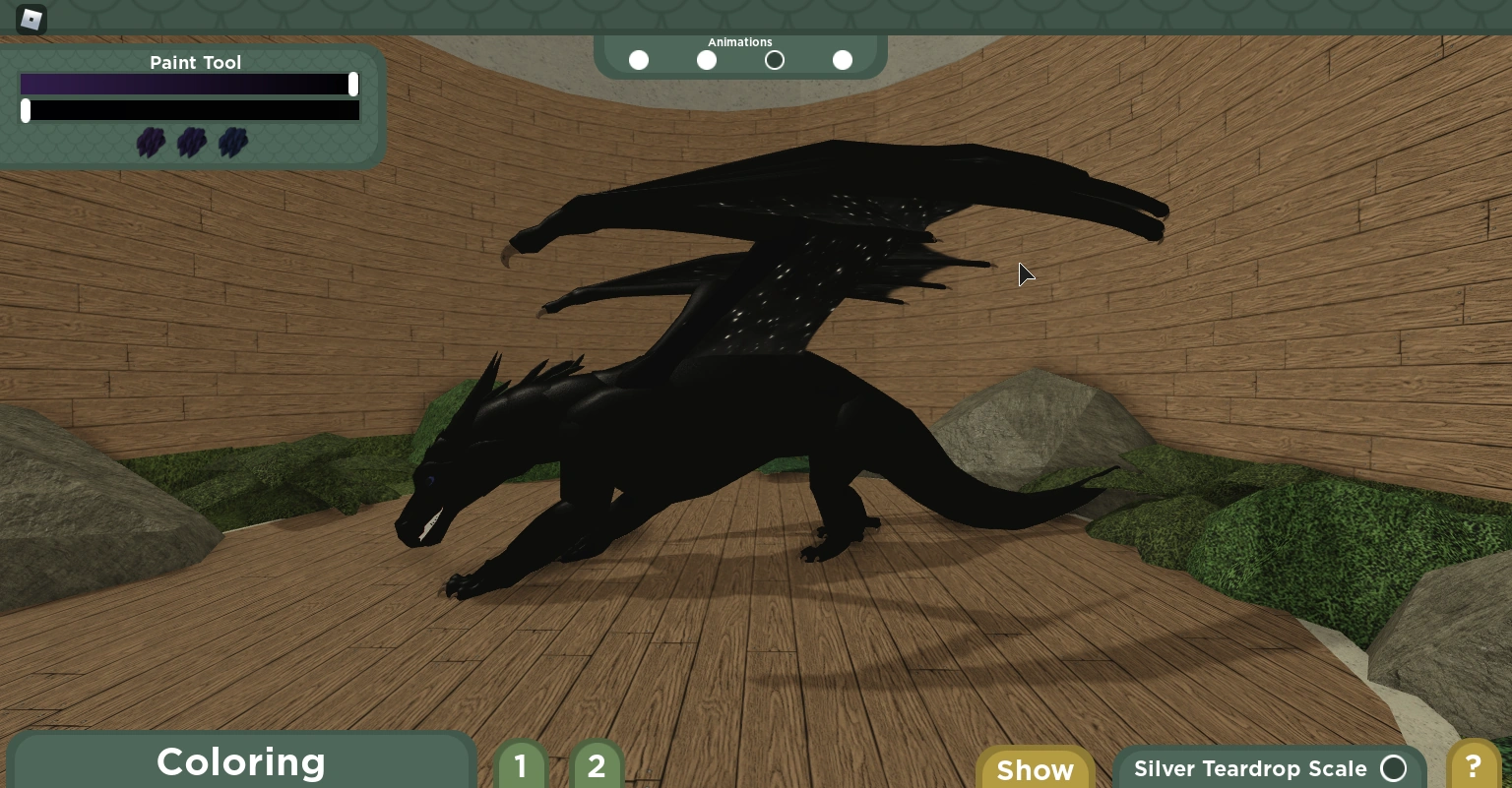Open help with the question mark button
Image resolution: width=1512 pixels, height=788 pixels.
pos(1473,765)
